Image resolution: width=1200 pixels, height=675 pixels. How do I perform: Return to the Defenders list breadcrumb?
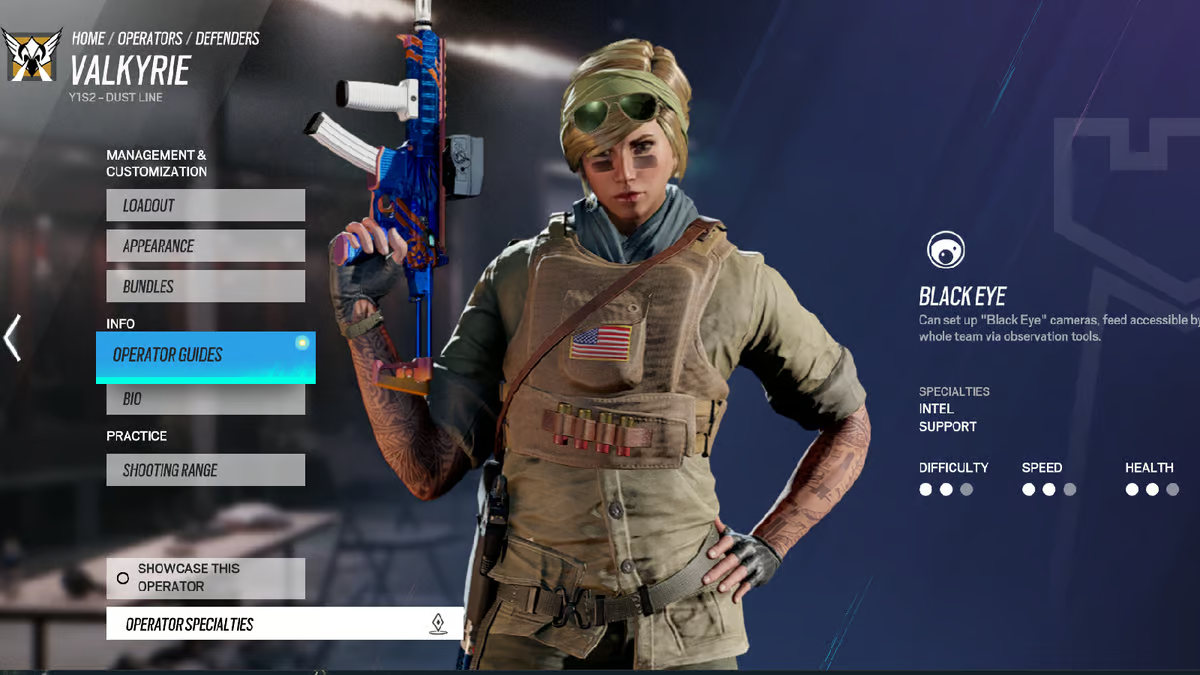click(227, 39)
